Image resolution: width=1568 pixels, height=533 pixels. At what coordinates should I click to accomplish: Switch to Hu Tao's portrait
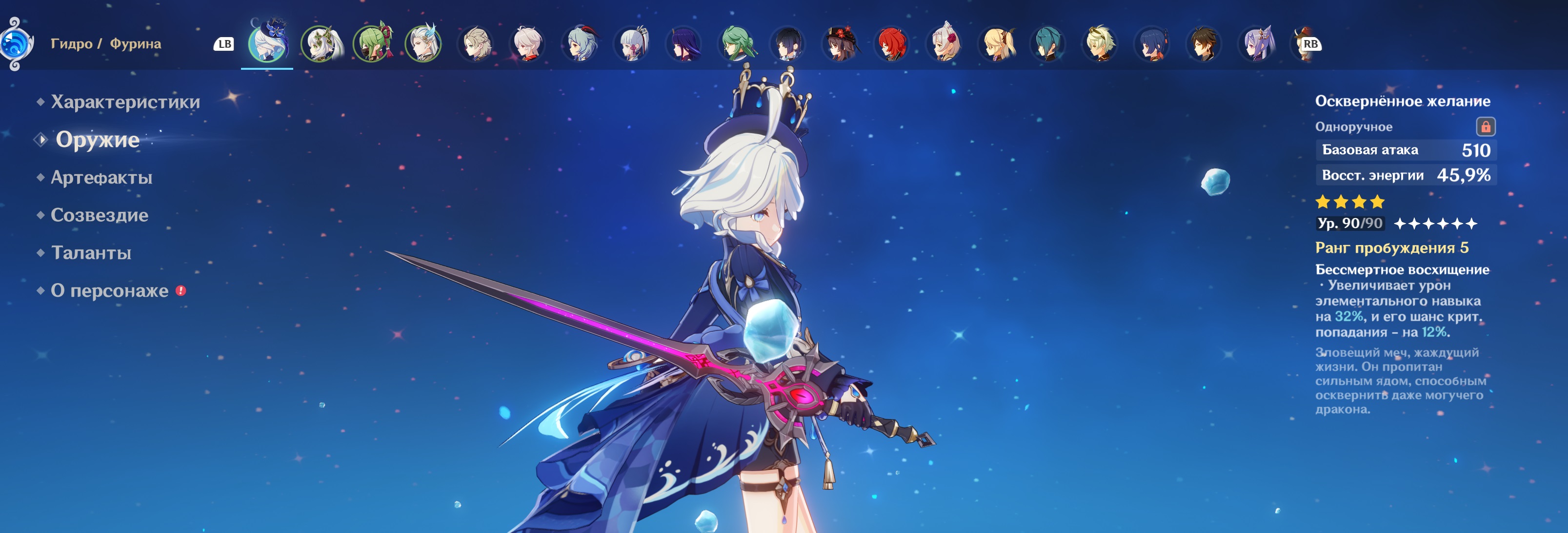tap(840, 43)
